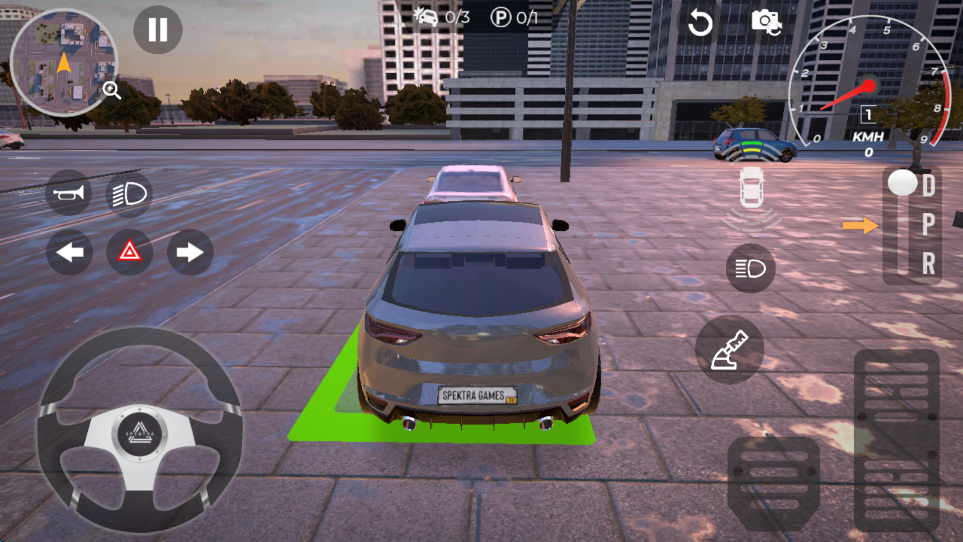Toggle the headlights beside the horn
963x542 pixels.
[129, 193]
